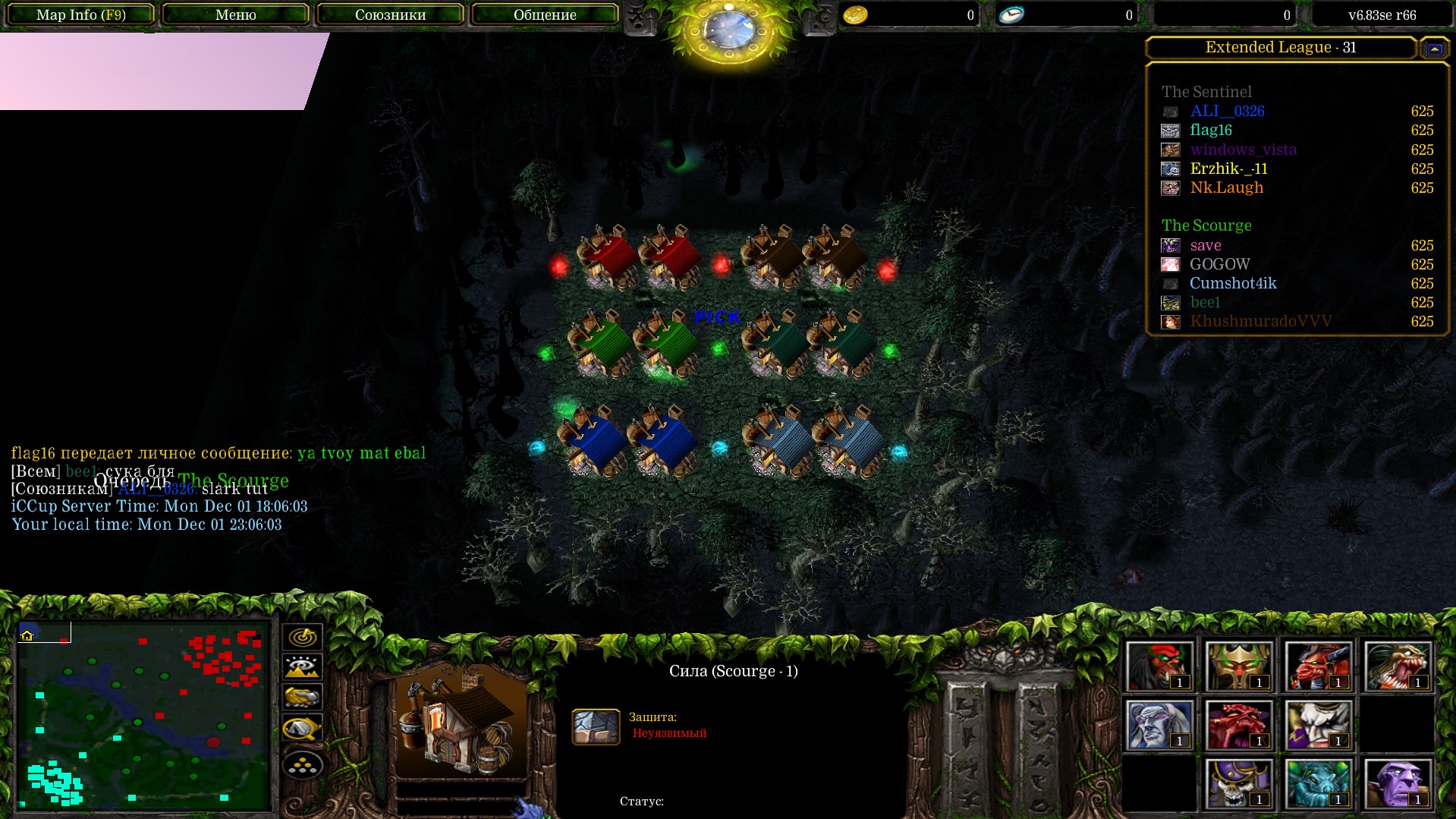Select the fanged beast hero portrait
The width and height of the screenshot is (1456, 819).
(x=1397, y=666)
